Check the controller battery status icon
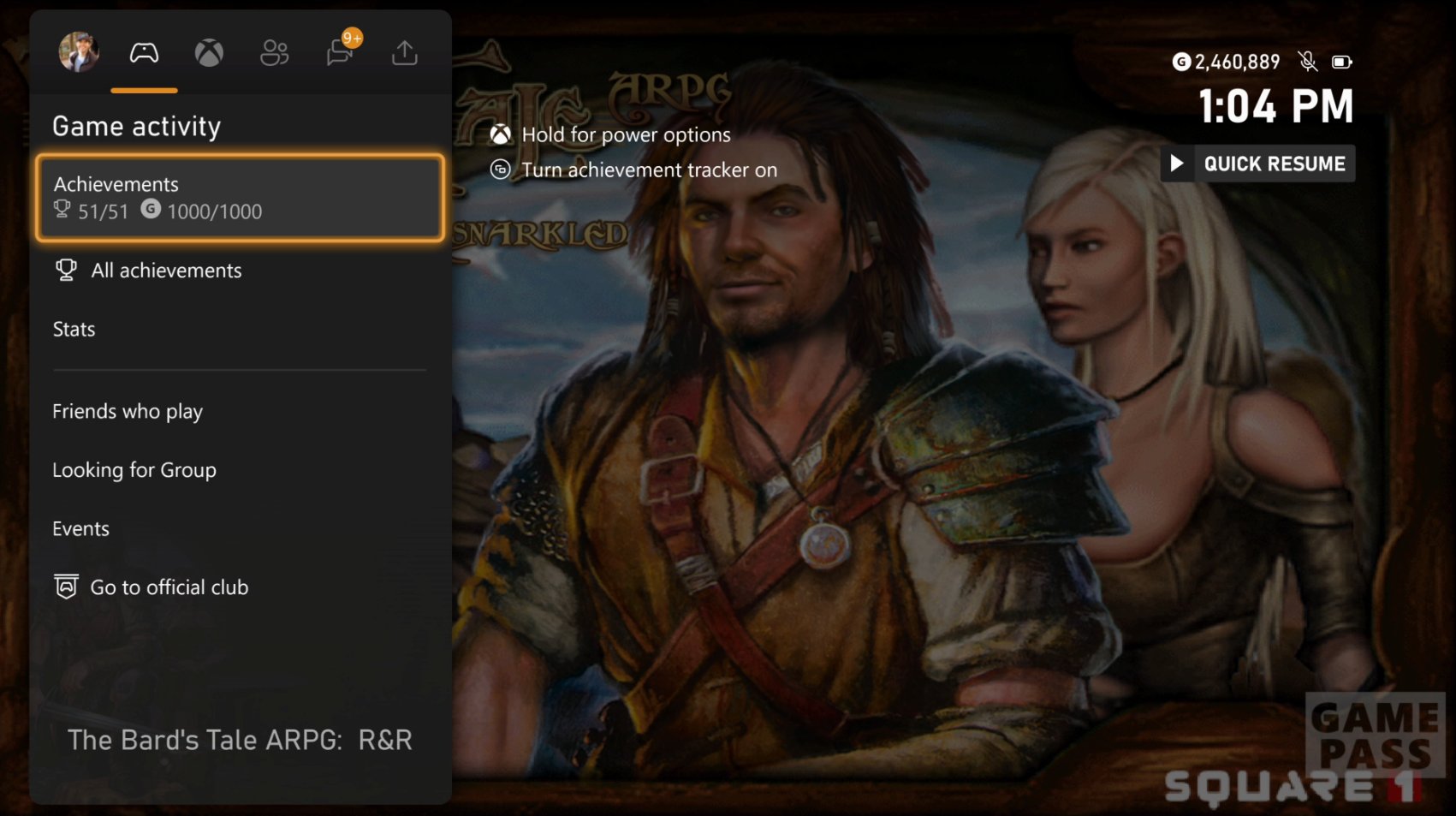This screenshot has width=1456, height=816. click(1342, 62)
